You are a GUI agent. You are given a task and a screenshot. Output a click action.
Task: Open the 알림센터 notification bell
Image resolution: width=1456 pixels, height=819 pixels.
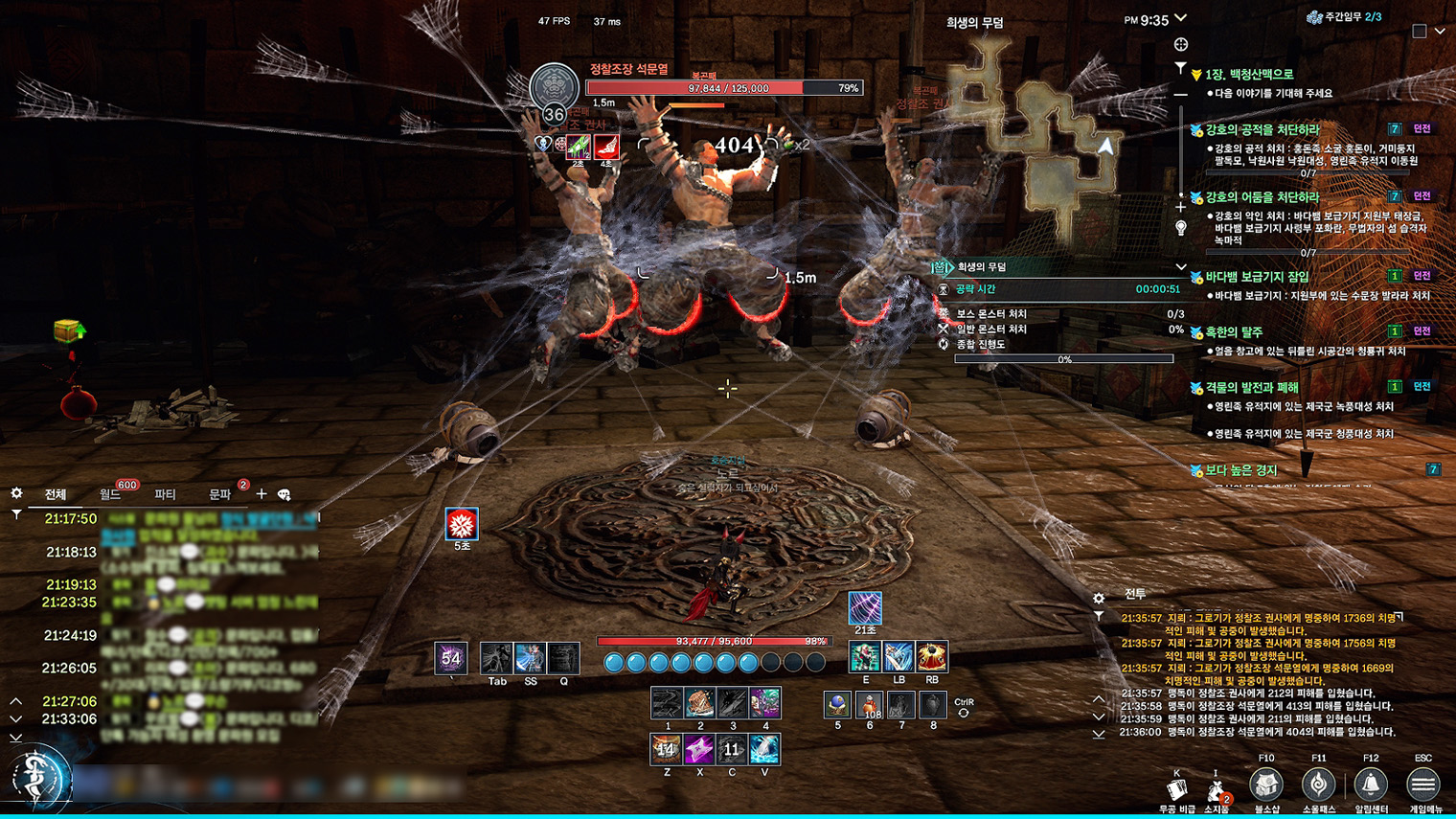pyautogui.click(x=1371, y=785)
